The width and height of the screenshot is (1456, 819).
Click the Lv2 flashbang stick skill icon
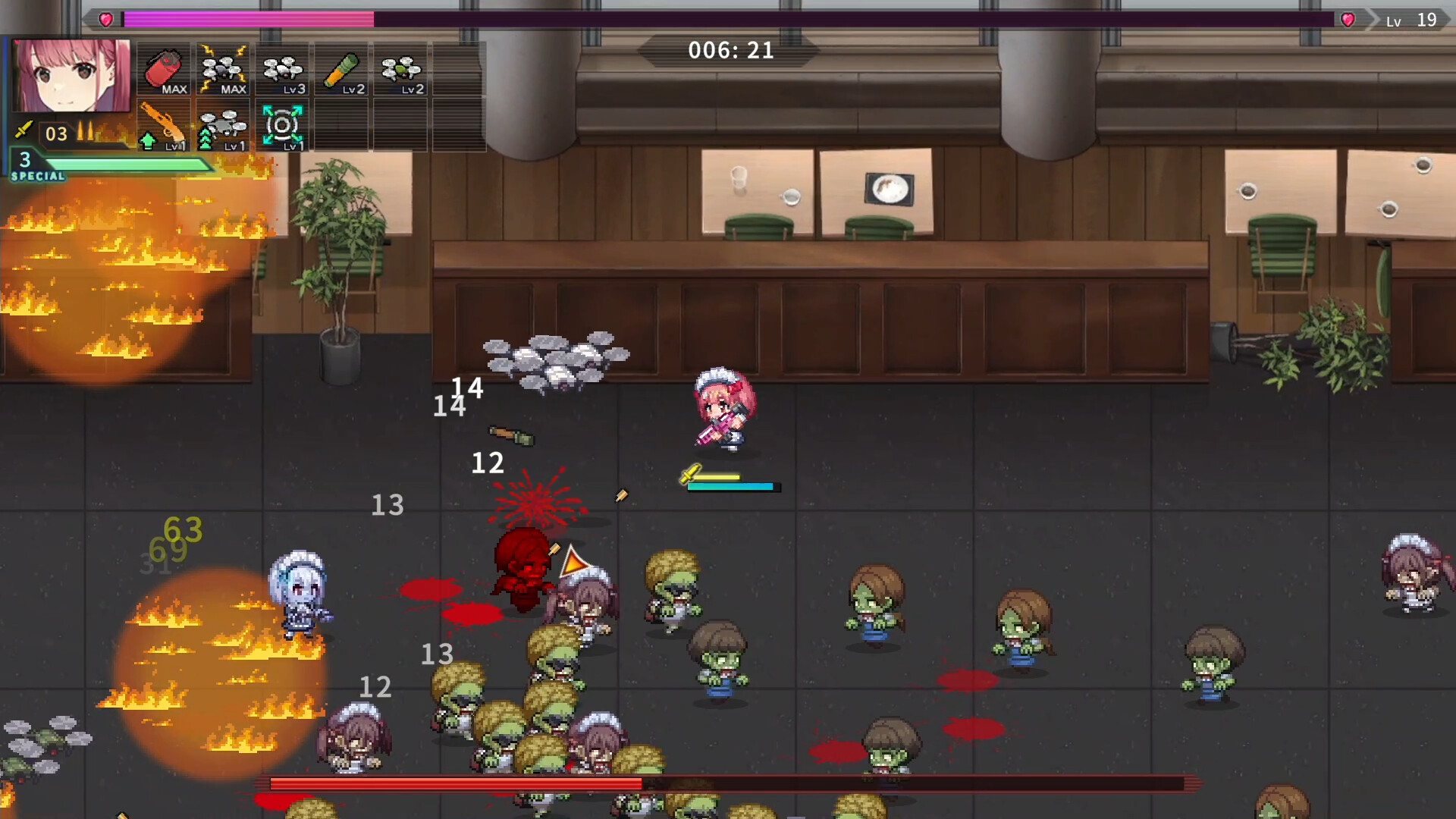(340, 70)
